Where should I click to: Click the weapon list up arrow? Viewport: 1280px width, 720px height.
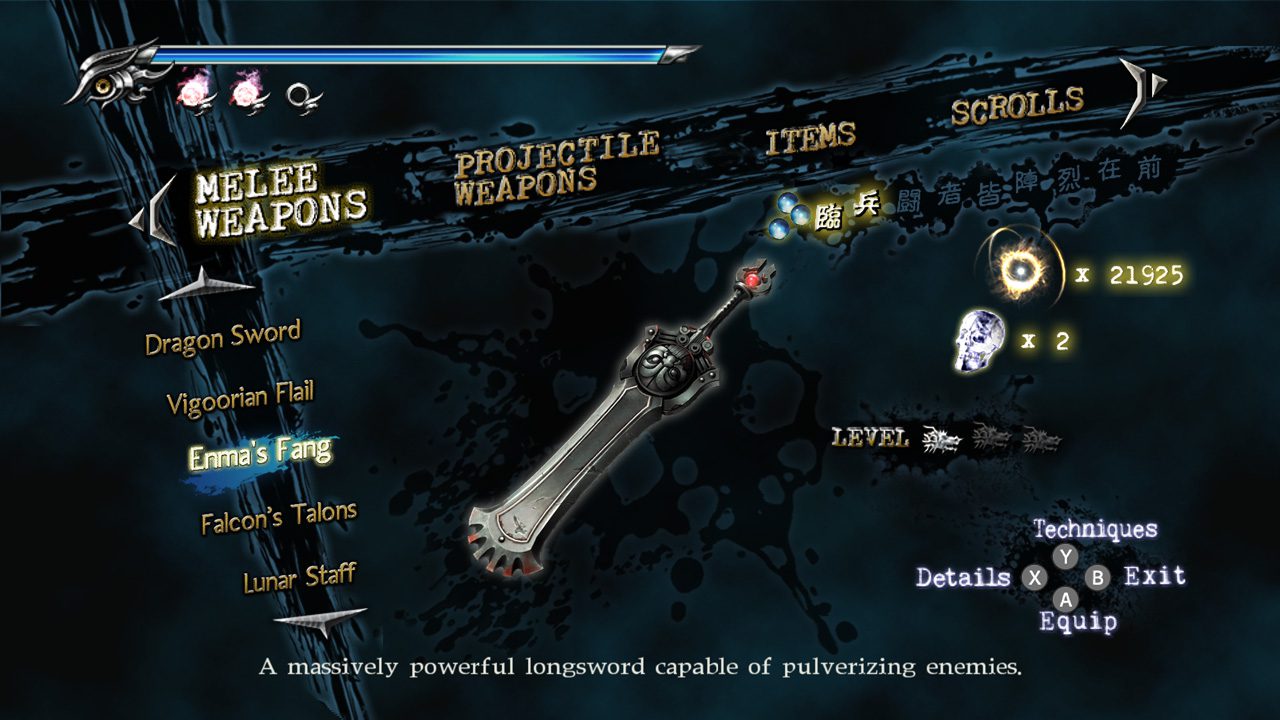(x=205, y=286)
